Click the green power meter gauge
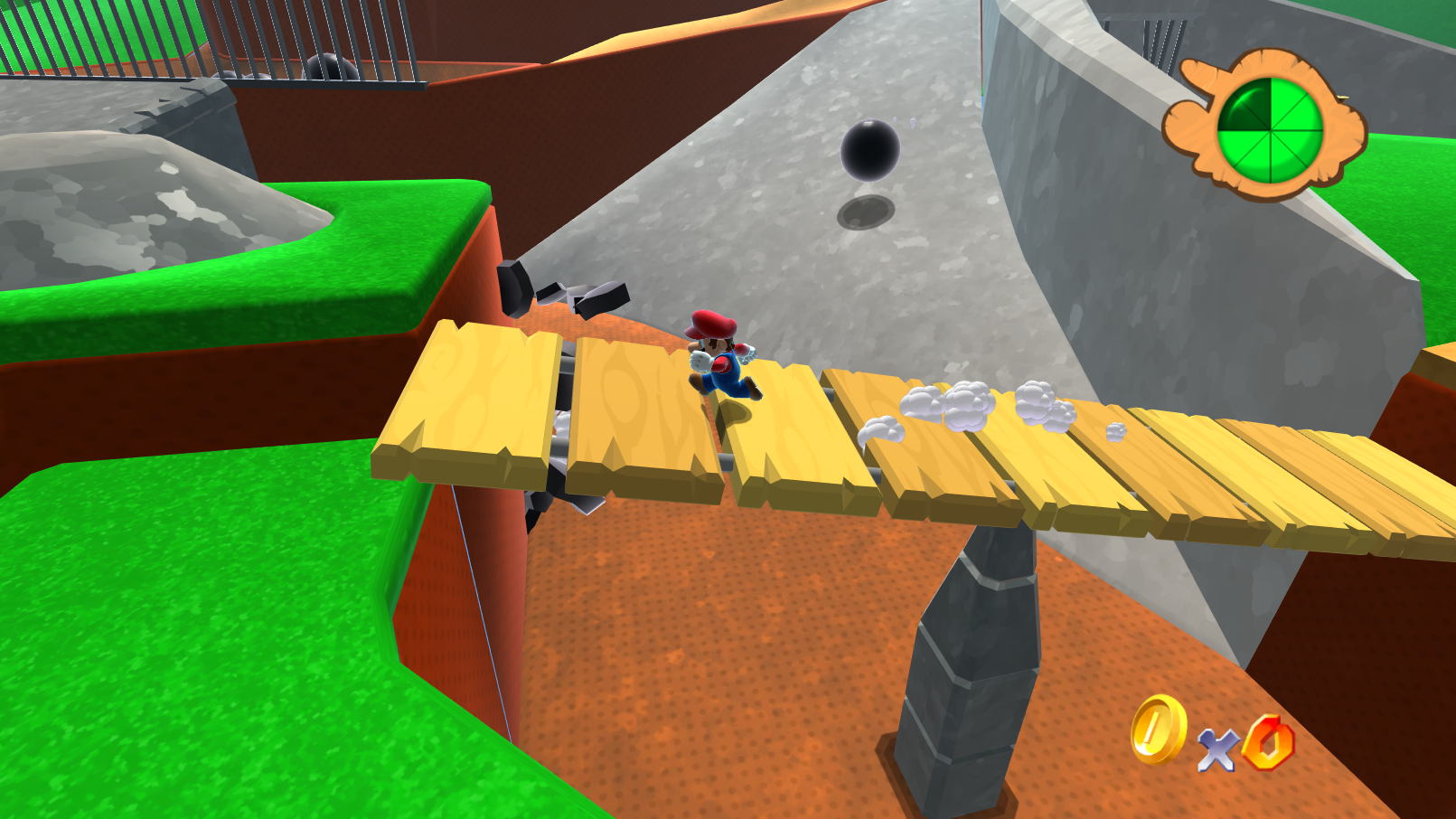The image size is (1456, 819). point(1270,127)
